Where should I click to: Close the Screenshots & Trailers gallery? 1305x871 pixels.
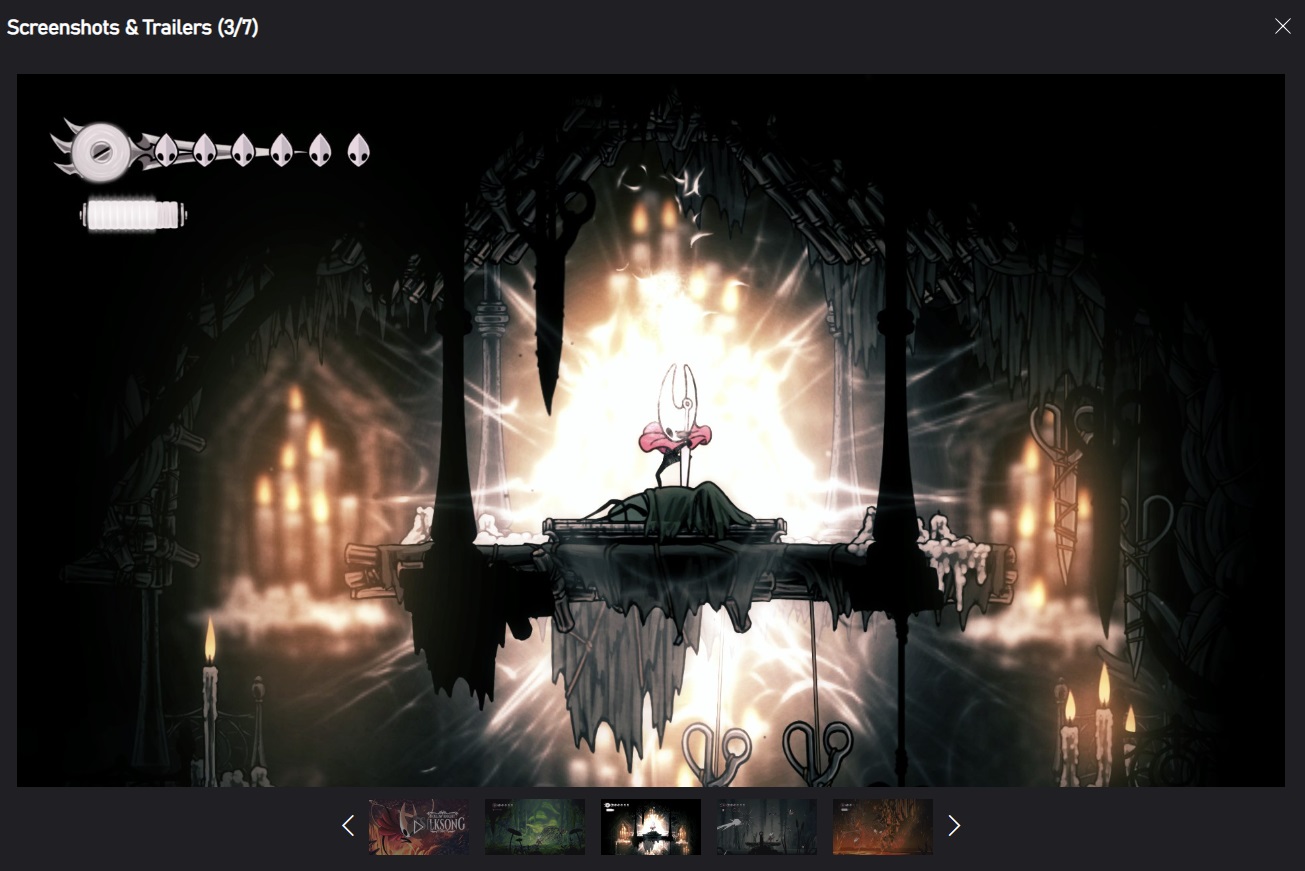click(x=1283, y=26)
